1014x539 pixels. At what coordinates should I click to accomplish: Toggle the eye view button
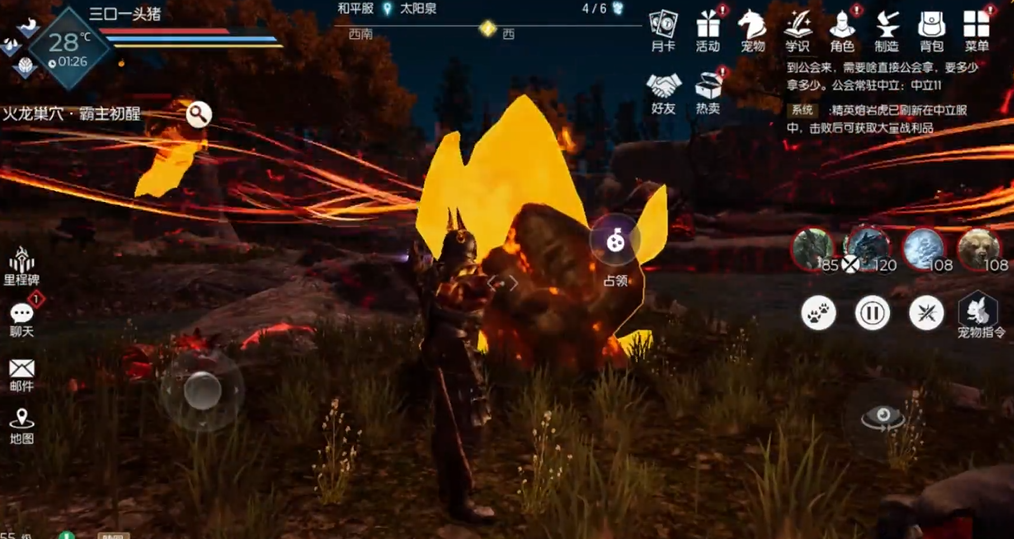click(883, 418)
